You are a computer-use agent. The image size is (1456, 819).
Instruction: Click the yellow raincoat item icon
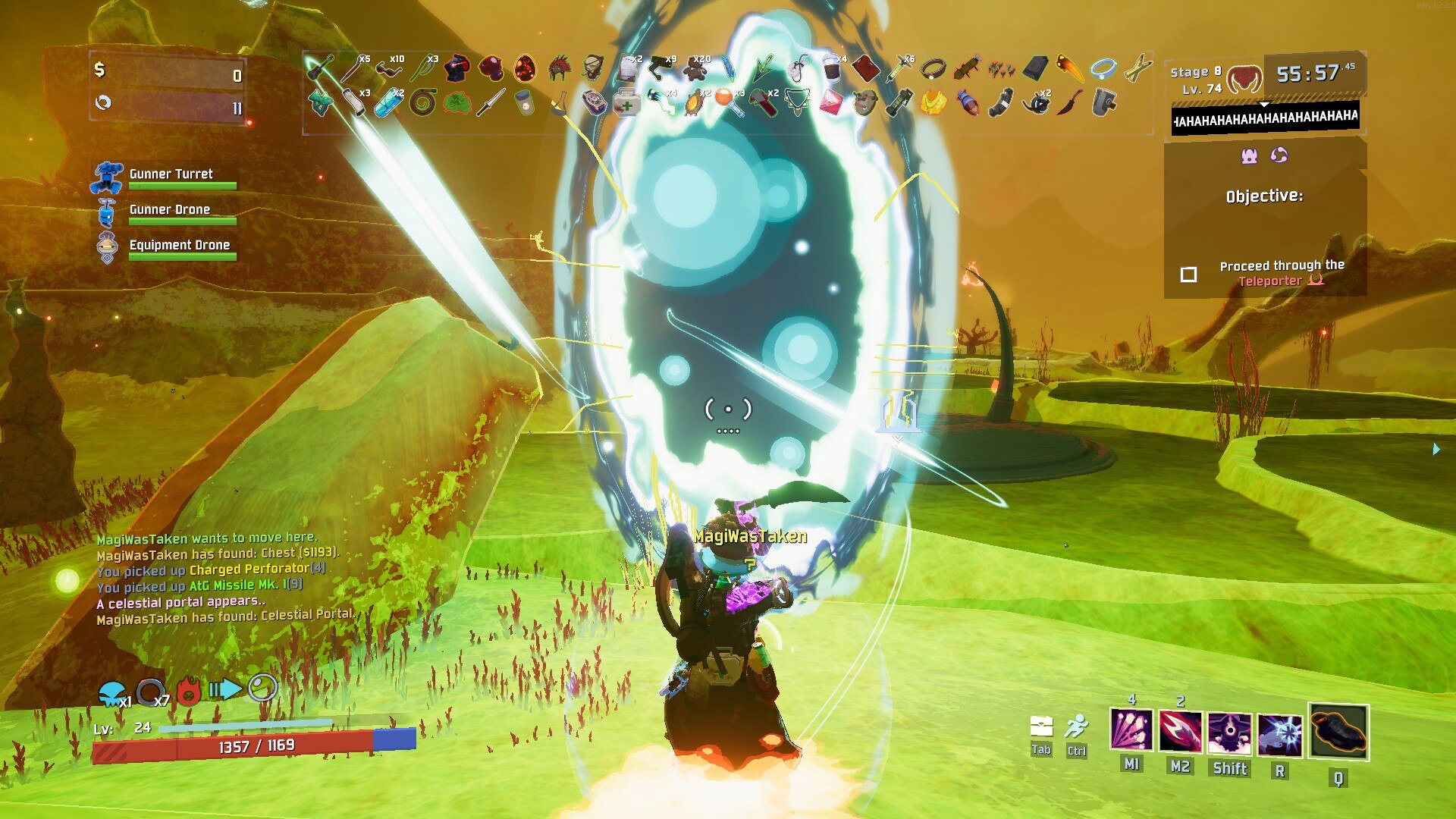pyautogui.click(x=933, y=102)
